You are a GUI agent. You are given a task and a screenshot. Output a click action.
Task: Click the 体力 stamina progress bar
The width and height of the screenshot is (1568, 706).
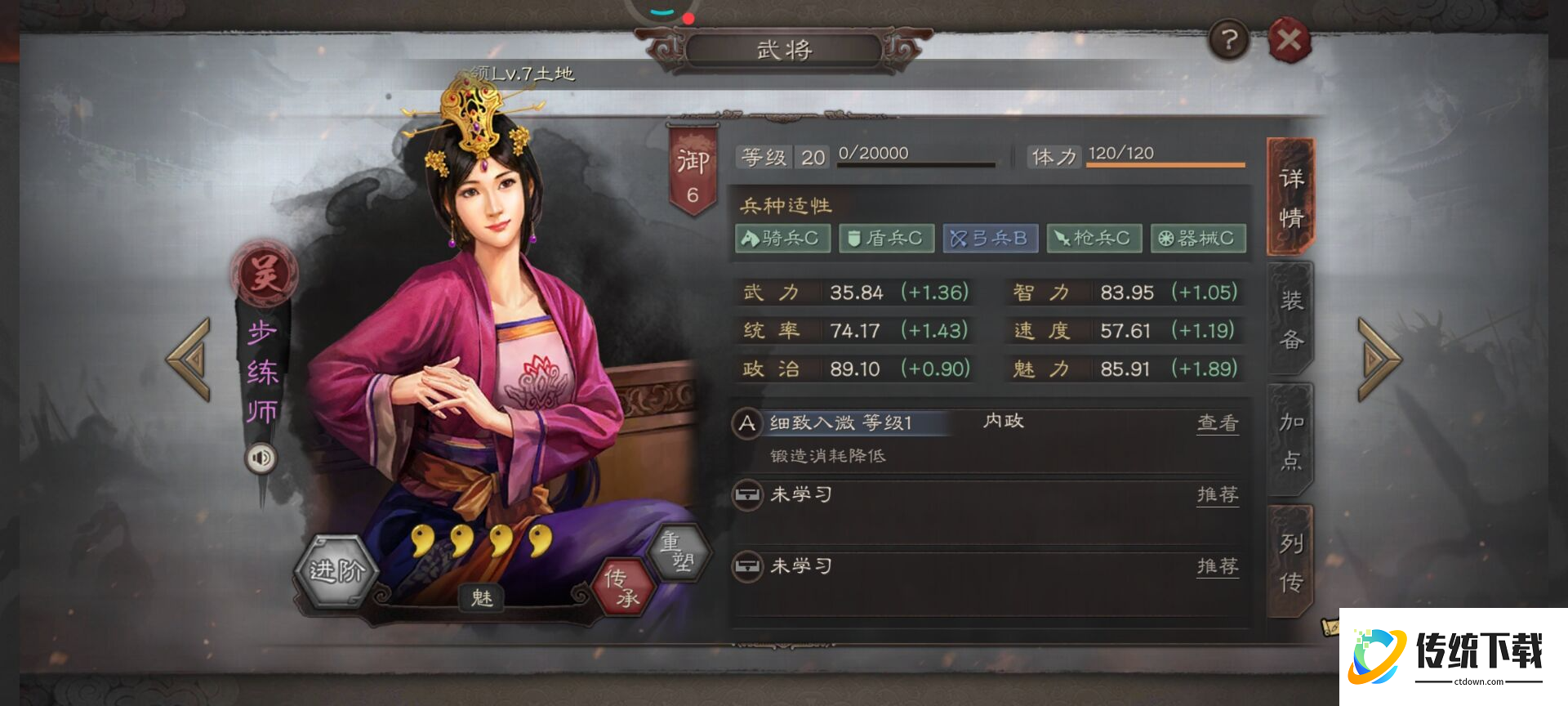(1166, 163)
